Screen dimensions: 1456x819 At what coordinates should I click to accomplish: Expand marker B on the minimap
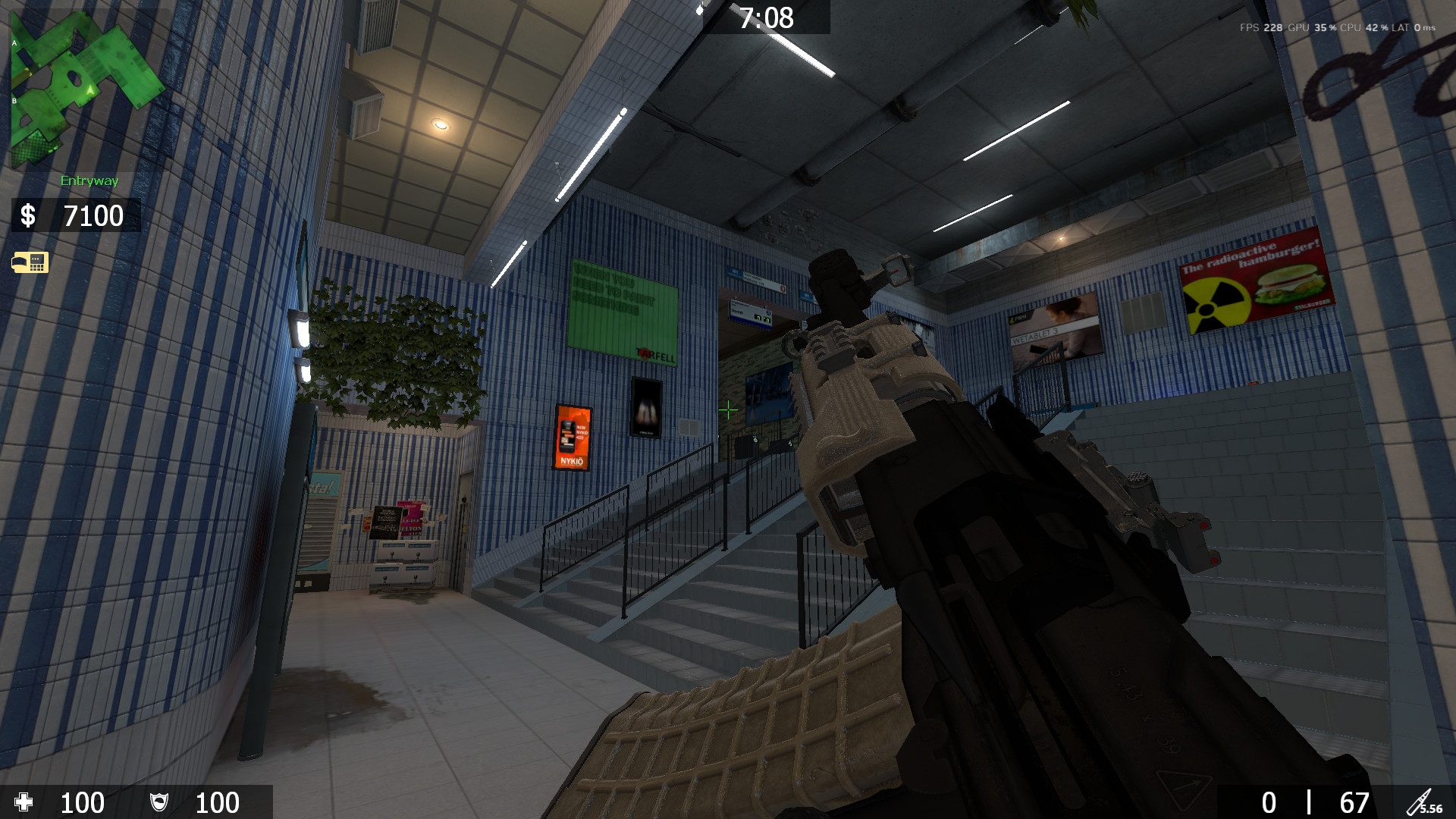coord(13,100)
